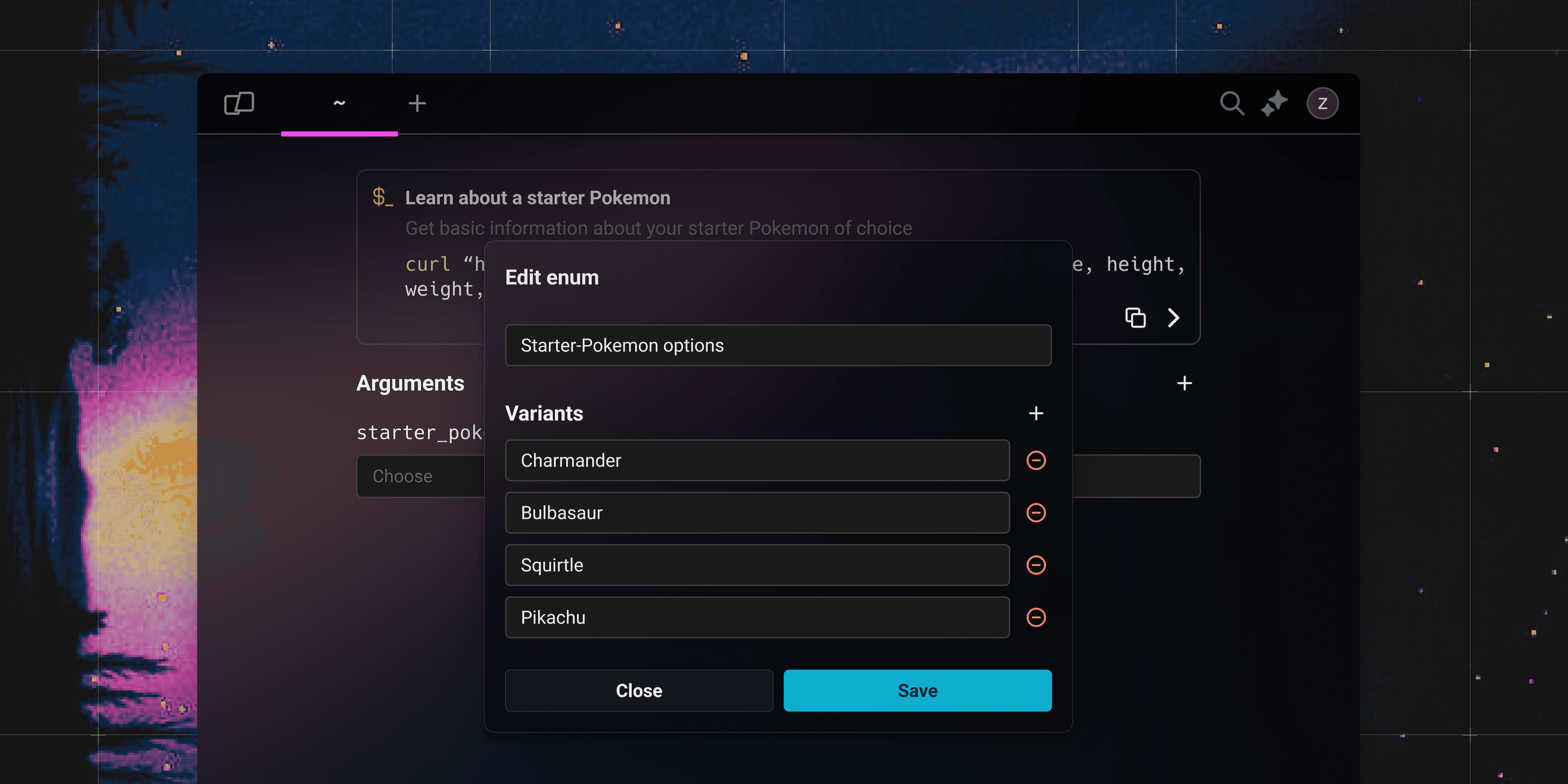This screenshot has height=784, width=1568.
Task: Remove the Pikachu variant
Action: (1035, 617)
